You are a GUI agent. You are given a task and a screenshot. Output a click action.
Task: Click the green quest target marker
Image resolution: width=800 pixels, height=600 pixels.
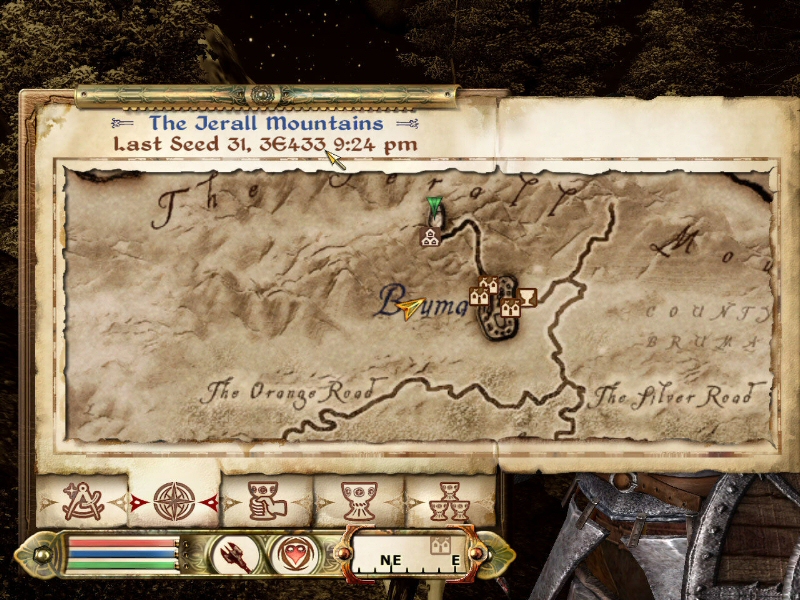point(434,207)
